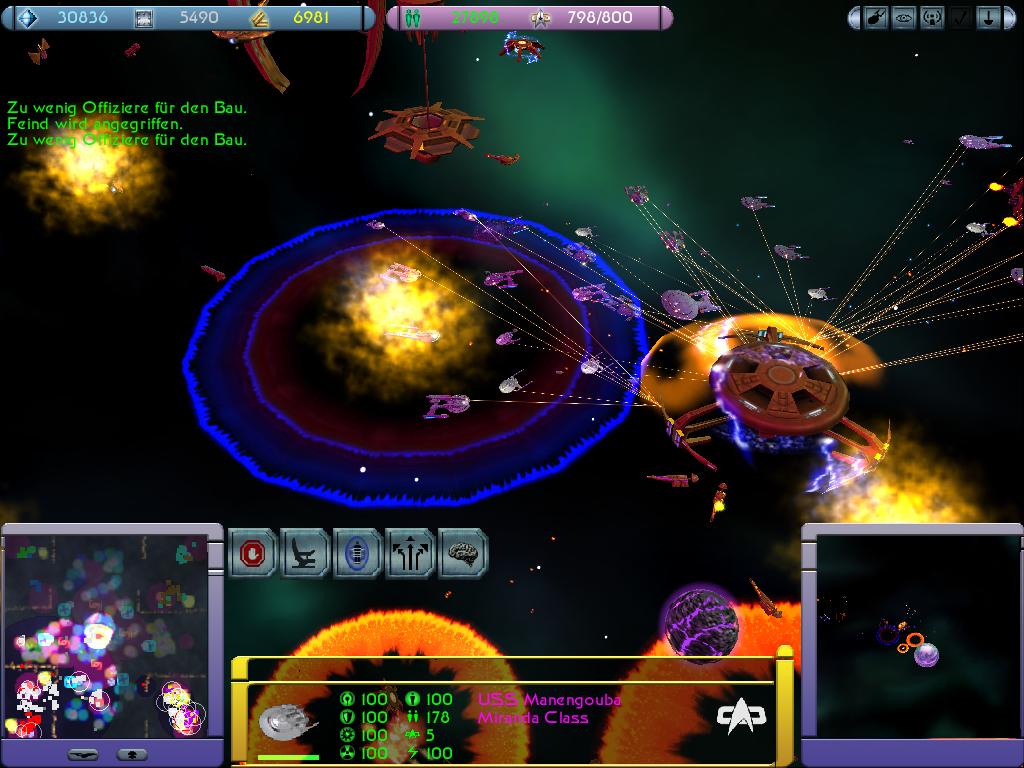Click the down-arrow menu button

[x=988, y=18]
